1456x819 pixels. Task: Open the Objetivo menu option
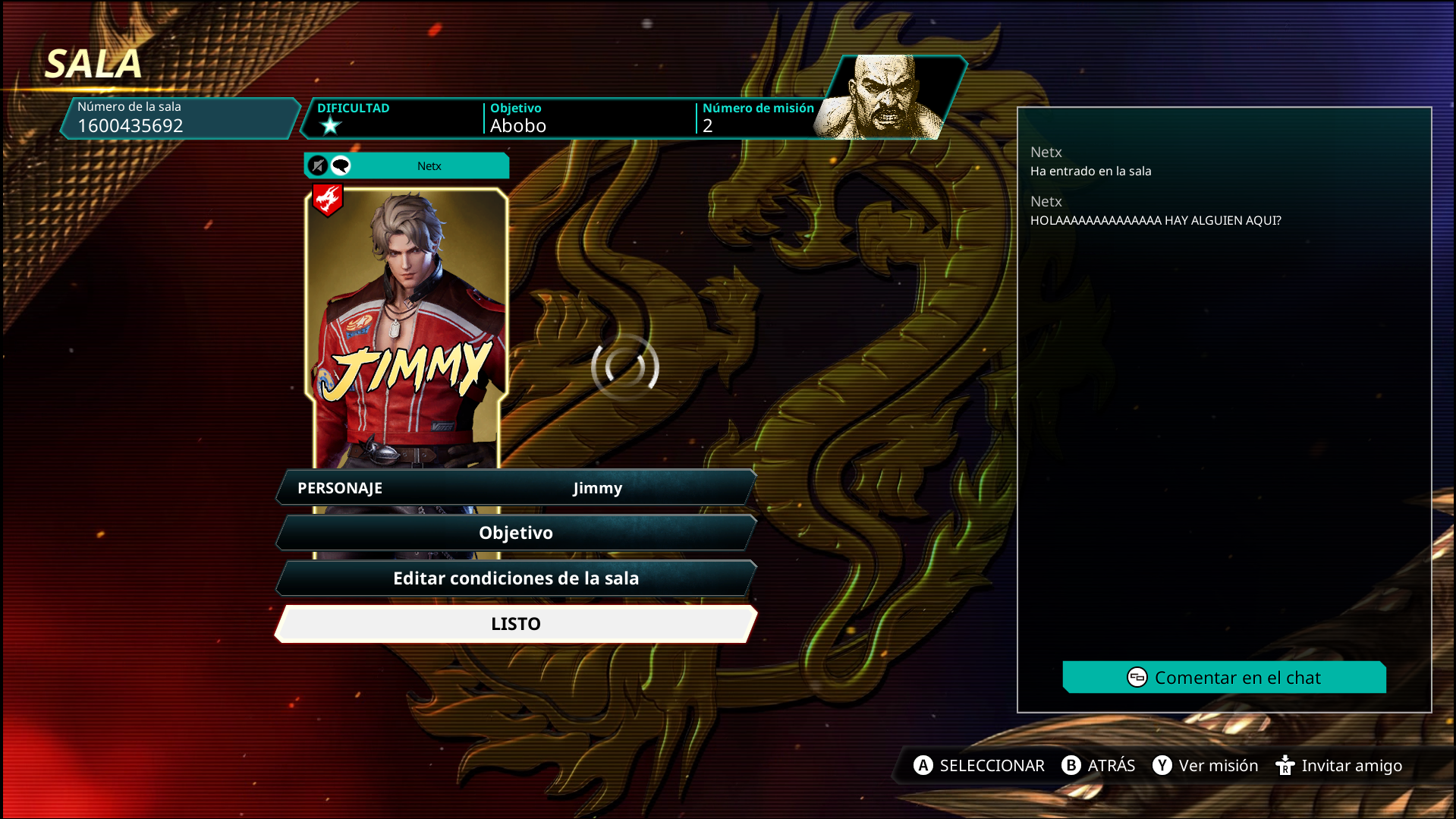click(516, 533)
